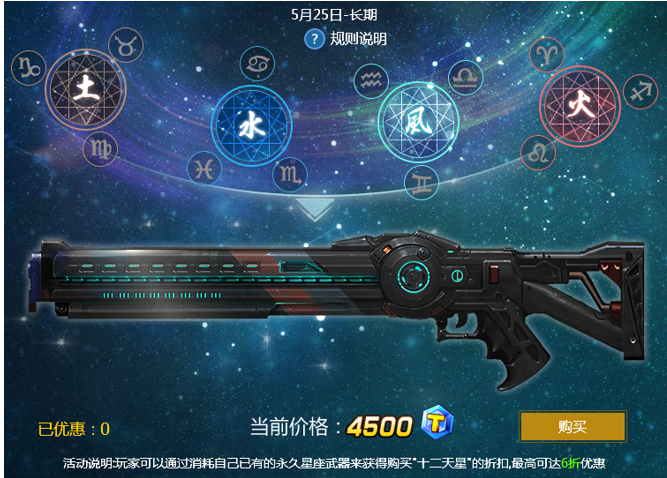Screen dimensions: 667x478
Task: Select the Aries zodiac symbol
Action: 546,51
